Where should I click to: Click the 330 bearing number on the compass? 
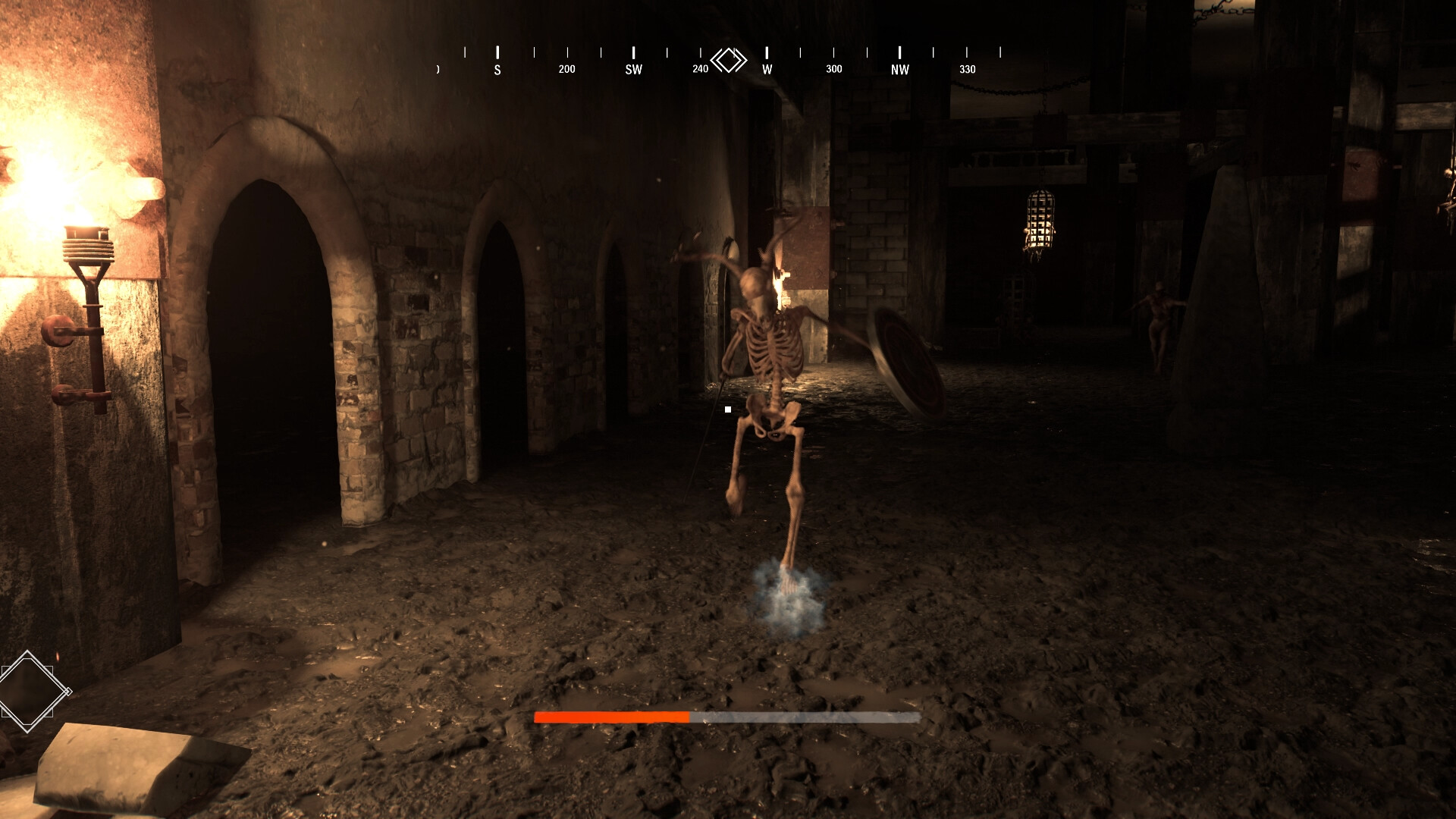click(x=968, y=69)
